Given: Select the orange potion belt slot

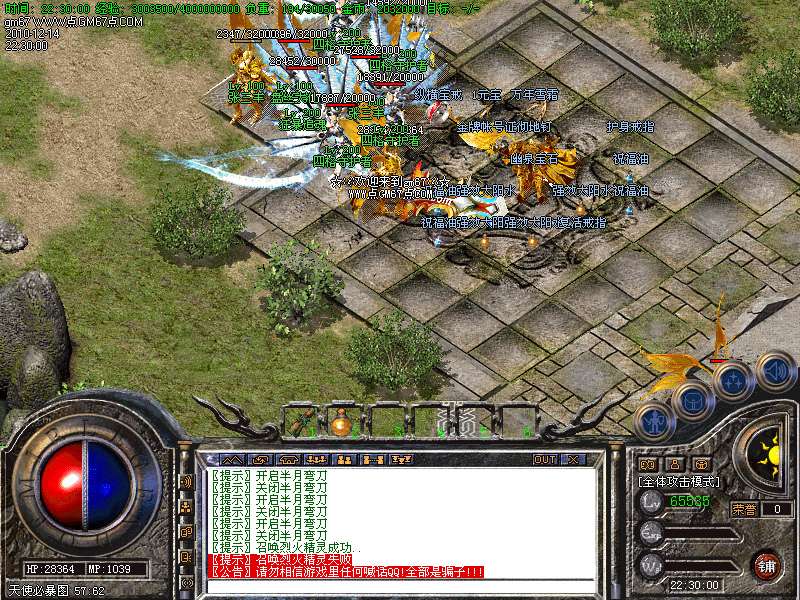Looking at the screenshot, I should (x=342, y=422).
